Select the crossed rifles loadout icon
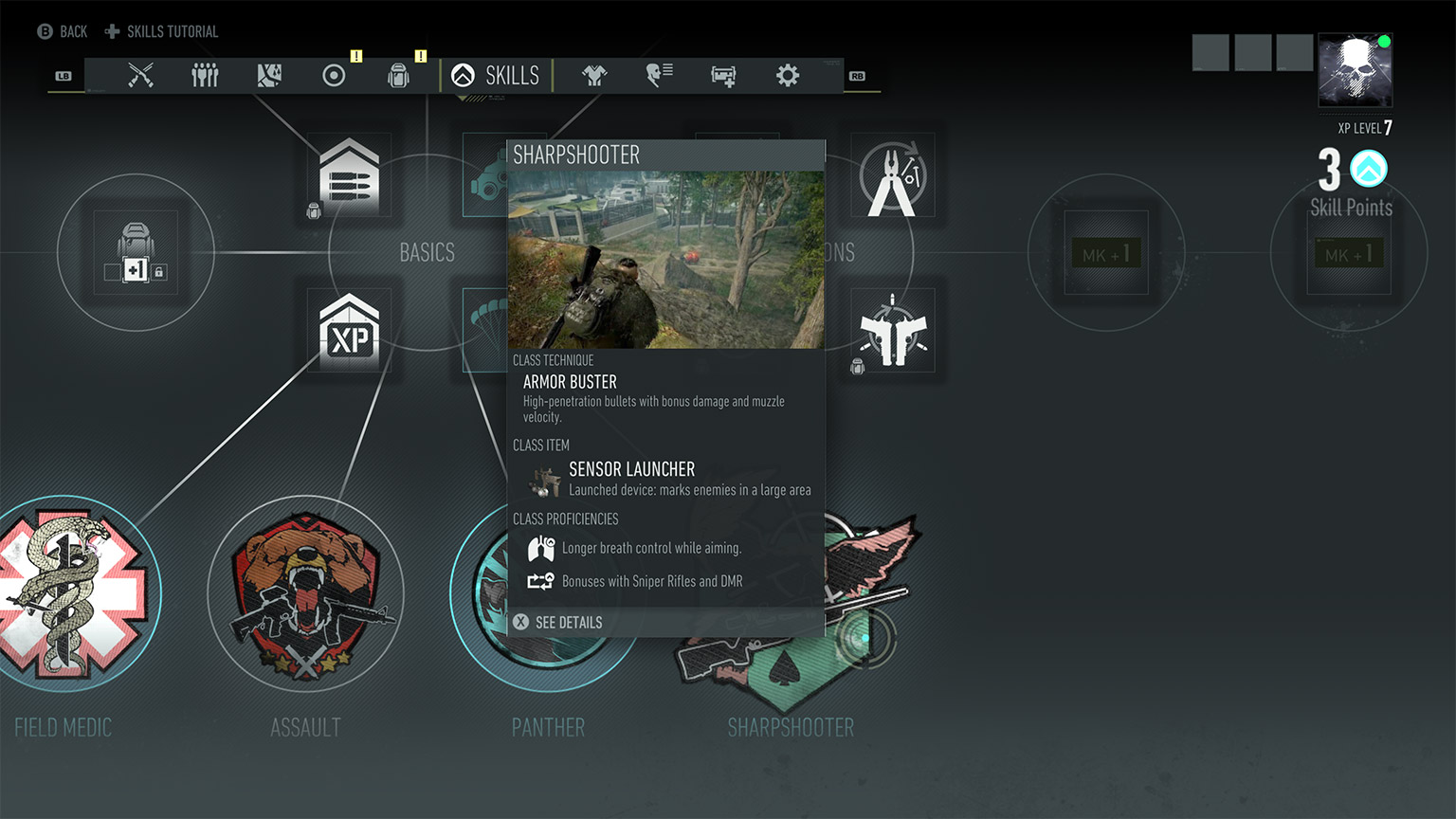 click(x=140, y=75)
